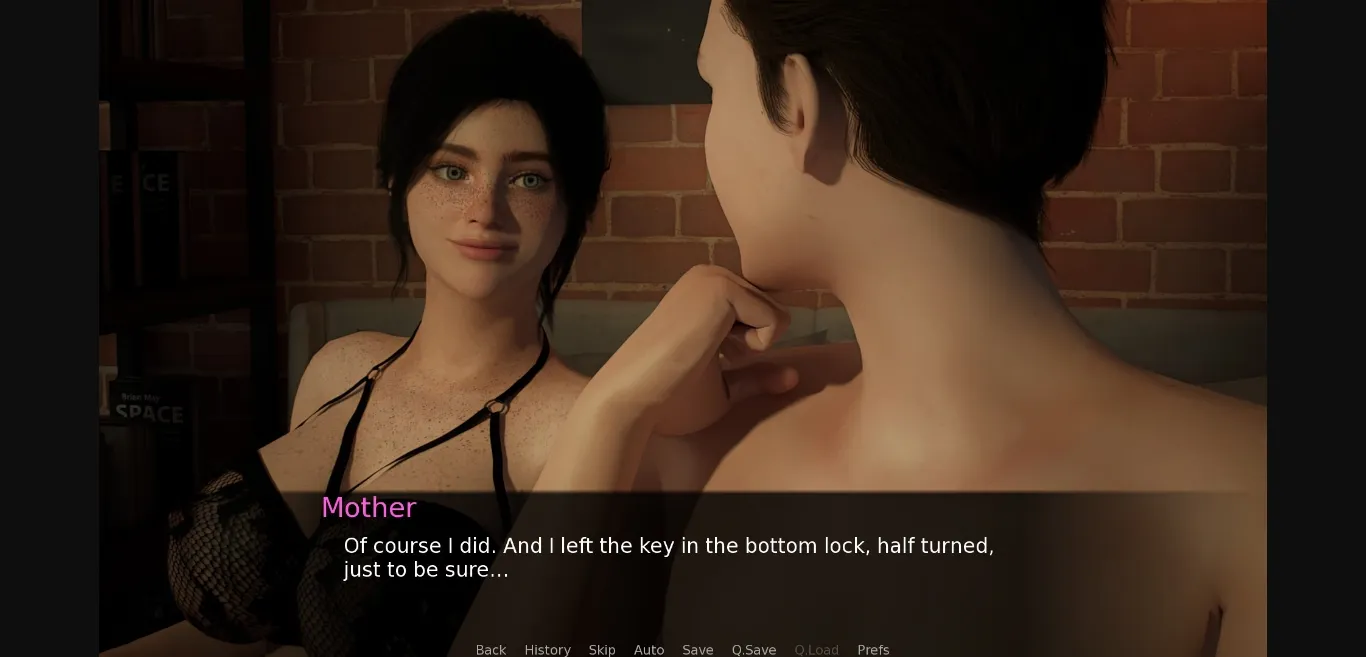The width and height of the screenshot is (1366, 657).
Task: Open the Prefs menu
Action: pos(873,649)
